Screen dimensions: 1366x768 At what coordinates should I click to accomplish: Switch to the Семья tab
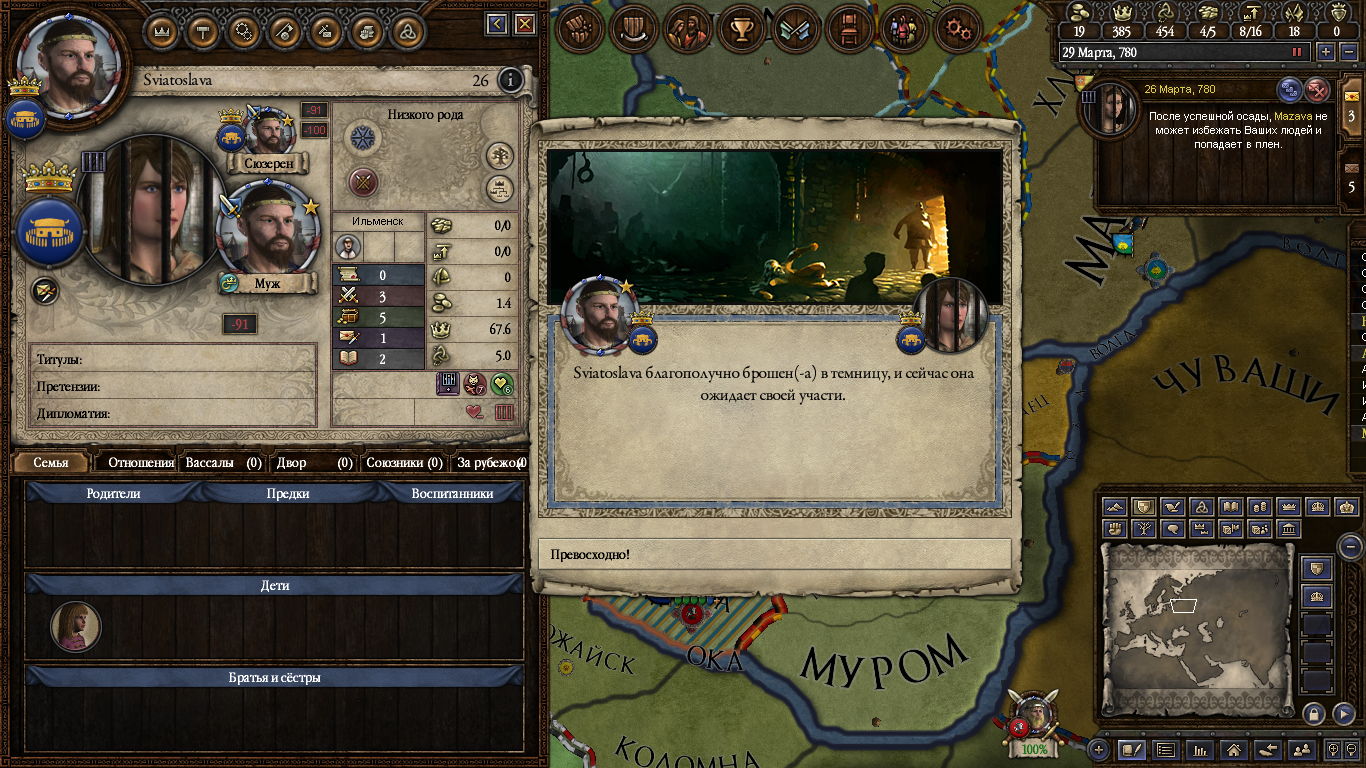click(x=51, y=463)
